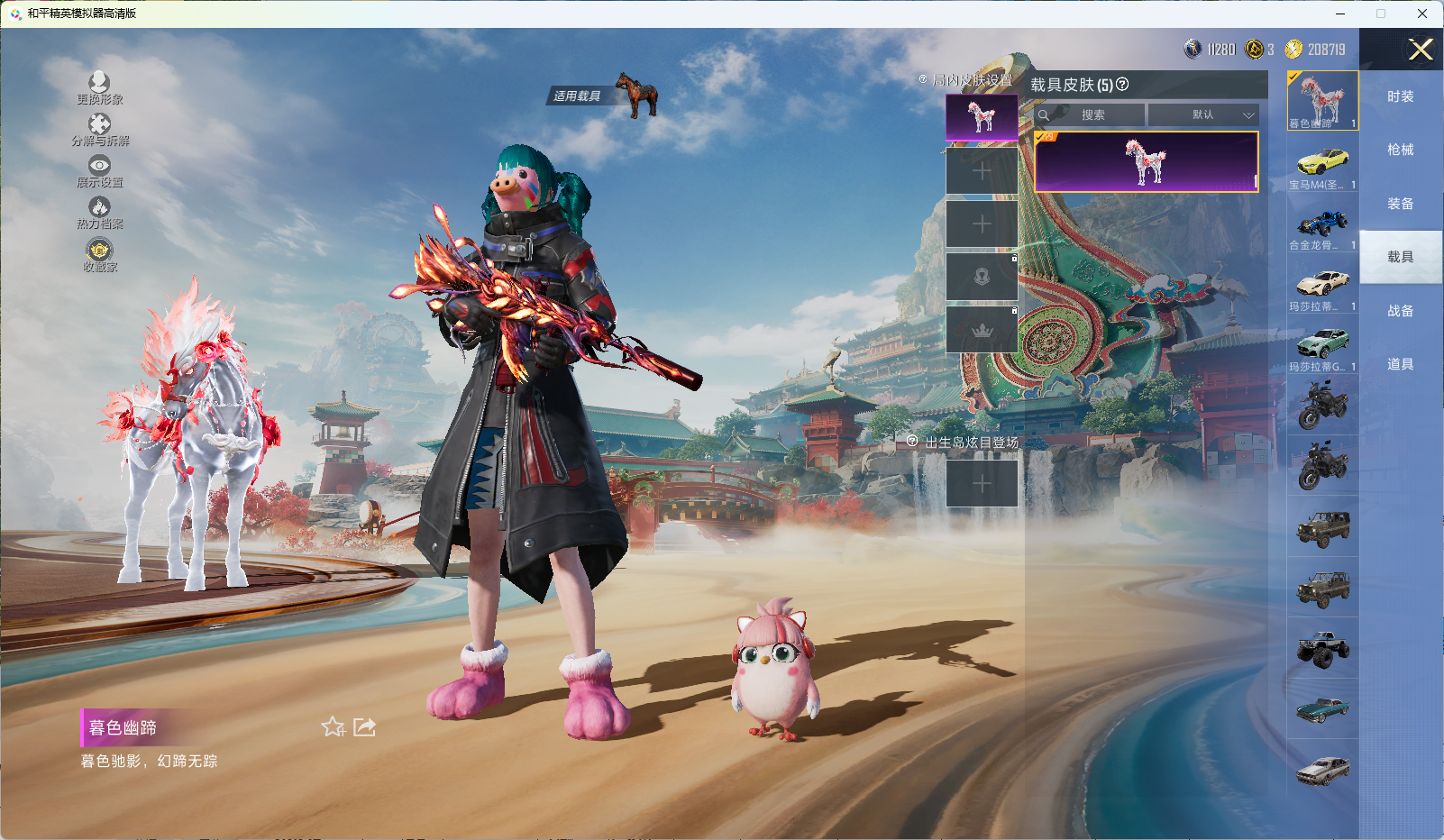1444x840 pixels.
Task: Favorite the skin with the star icon
Action: click(333, 726)
